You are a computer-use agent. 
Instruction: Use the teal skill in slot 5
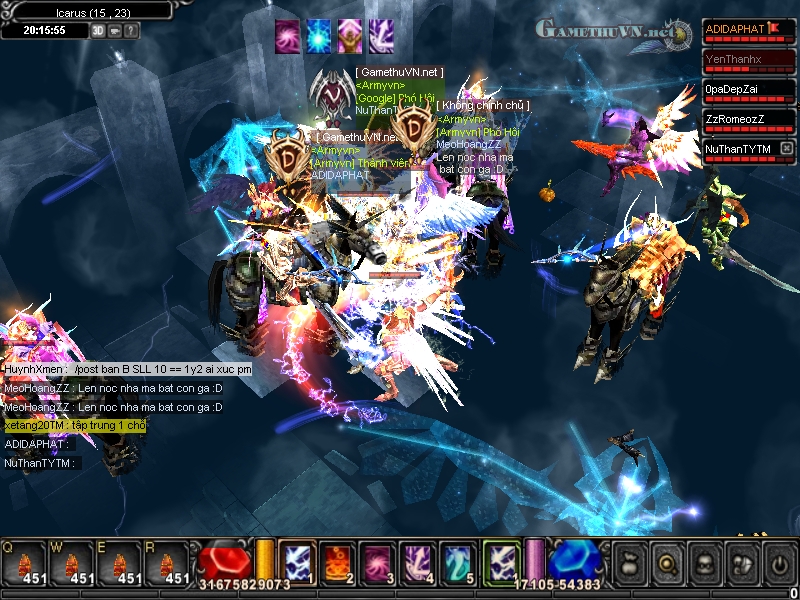pyautogui.click(x=455, y=562)
